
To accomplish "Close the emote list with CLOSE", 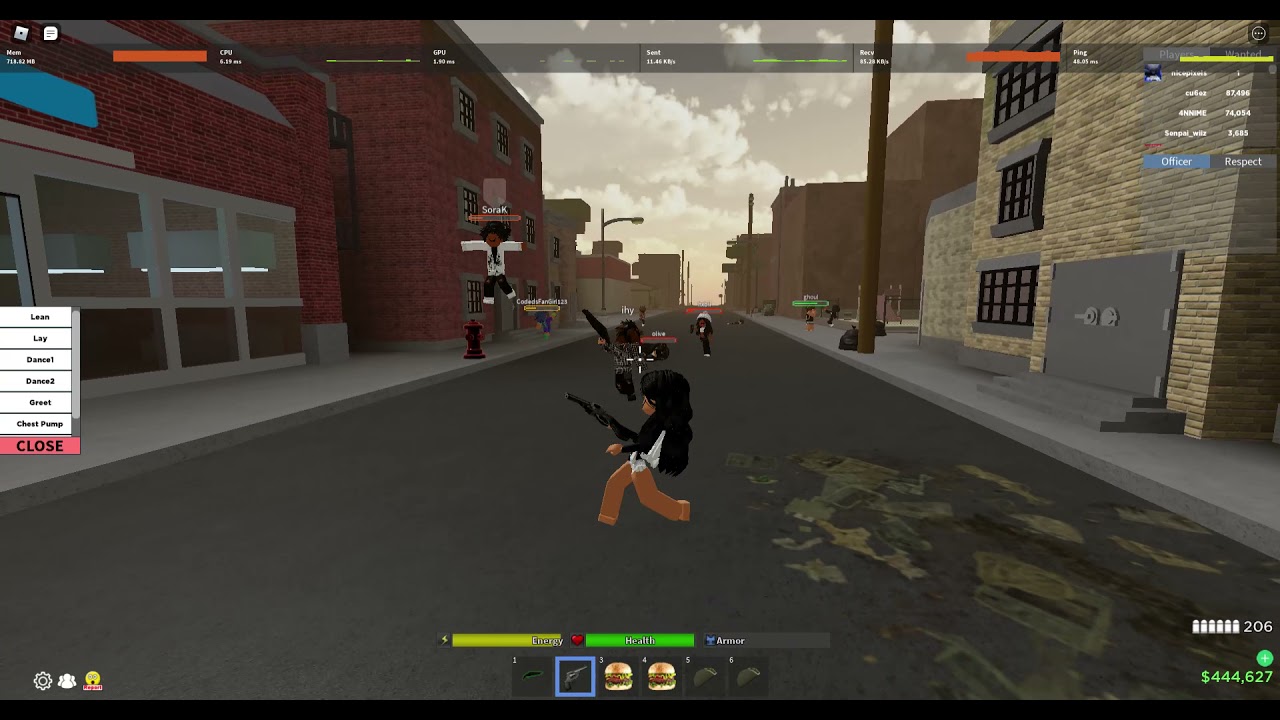I will point(40,446).
